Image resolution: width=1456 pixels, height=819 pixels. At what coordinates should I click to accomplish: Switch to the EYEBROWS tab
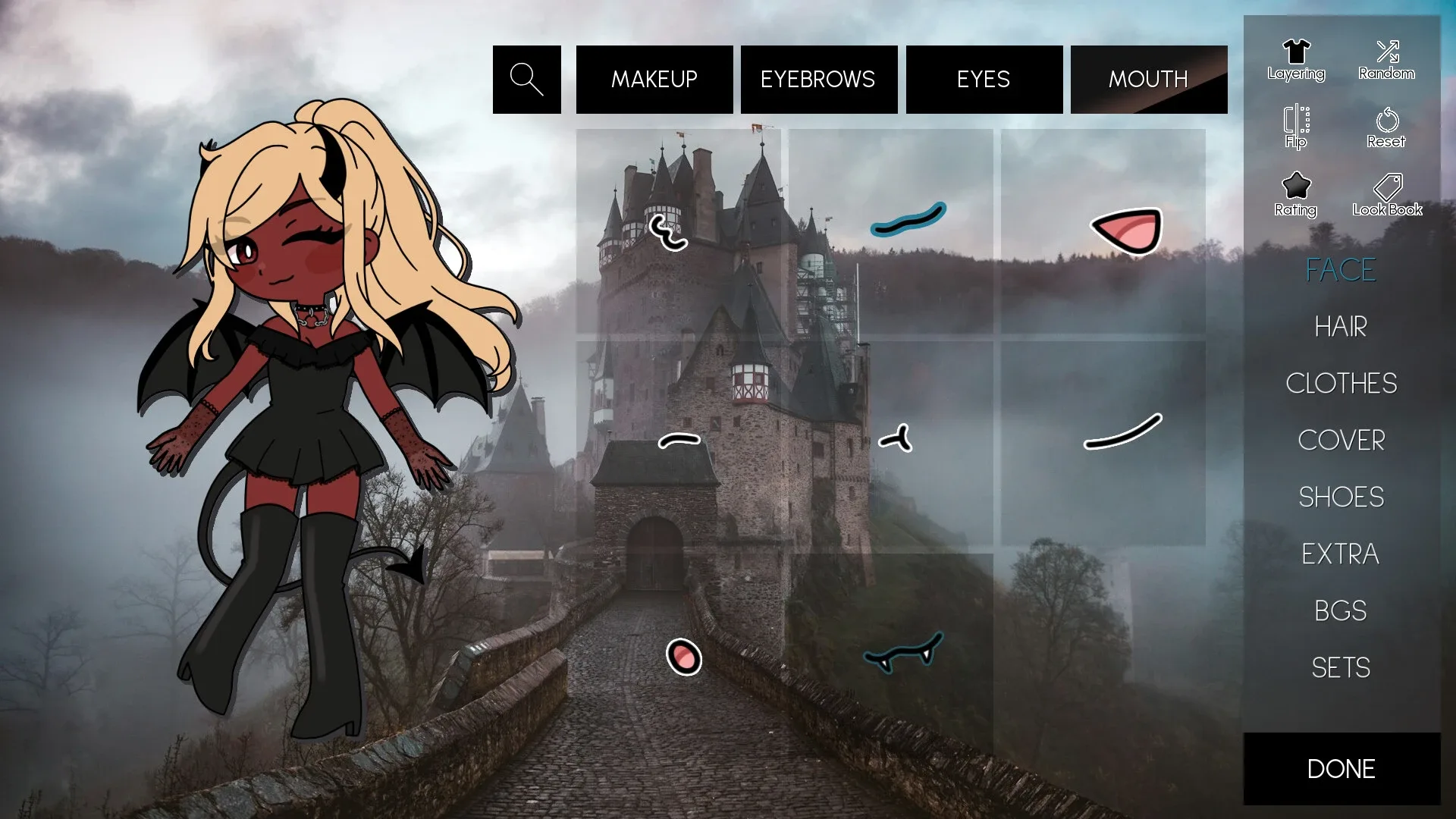pos(818,79)
